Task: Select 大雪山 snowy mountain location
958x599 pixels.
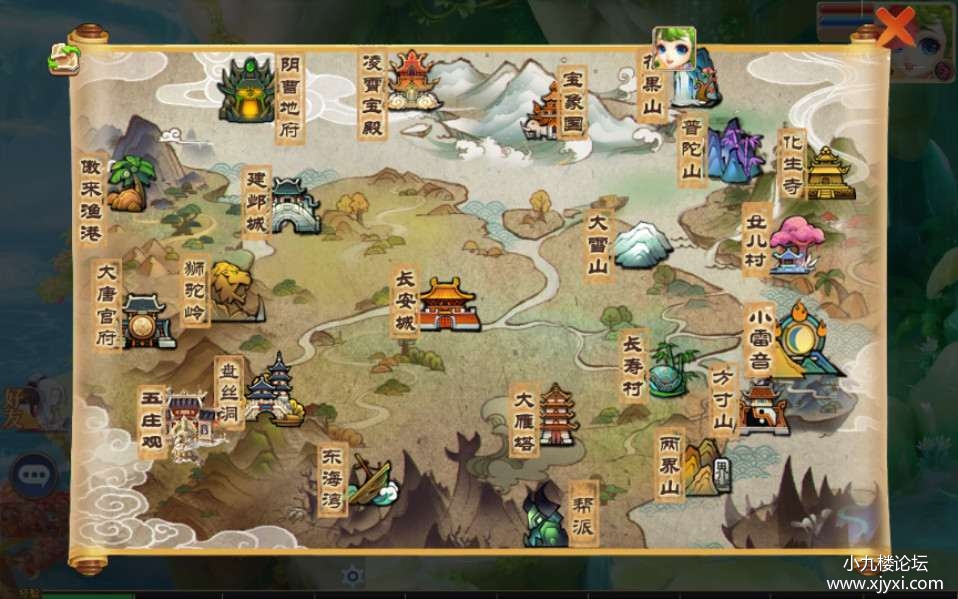Action: click(x=641, y=245)
